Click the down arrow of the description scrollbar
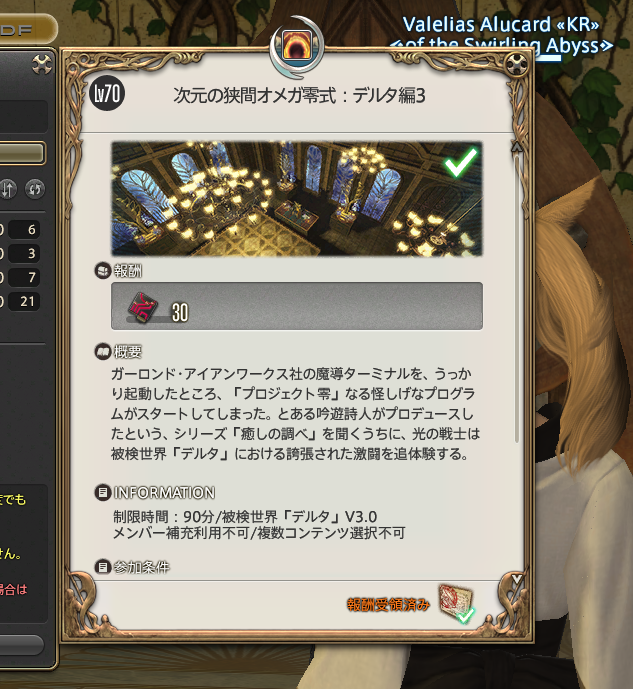This screenshot has height=689, width=633. click(x=516, y=578)
